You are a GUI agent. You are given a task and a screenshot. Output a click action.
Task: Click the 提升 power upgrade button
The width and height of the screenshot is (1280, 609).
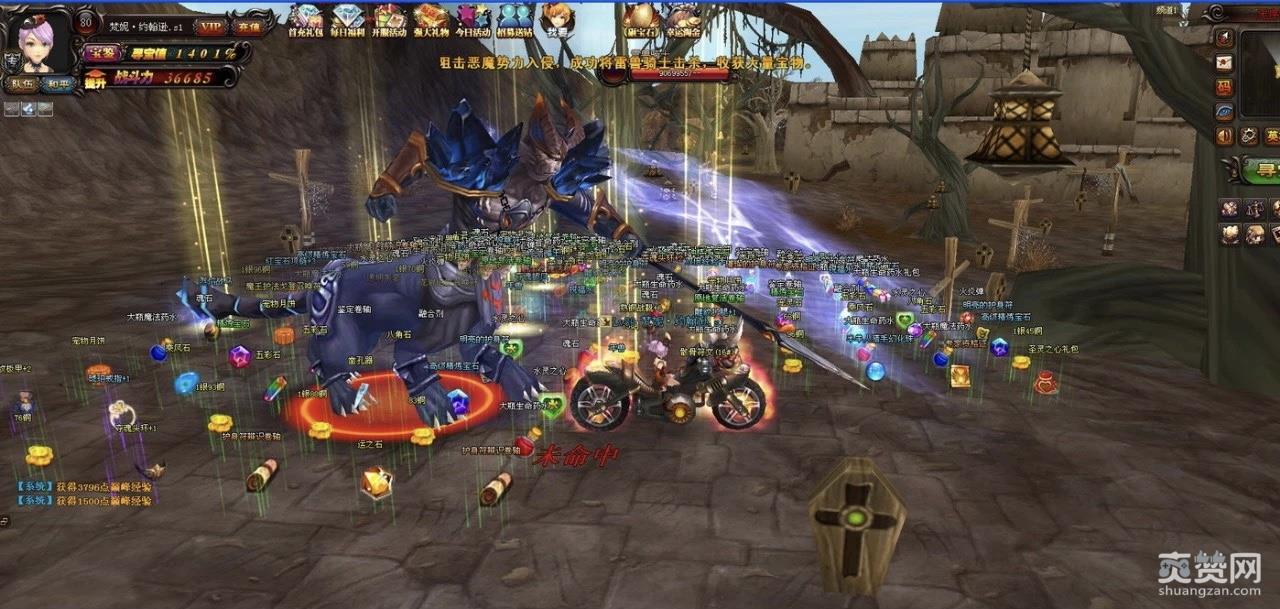click(96, 77)
